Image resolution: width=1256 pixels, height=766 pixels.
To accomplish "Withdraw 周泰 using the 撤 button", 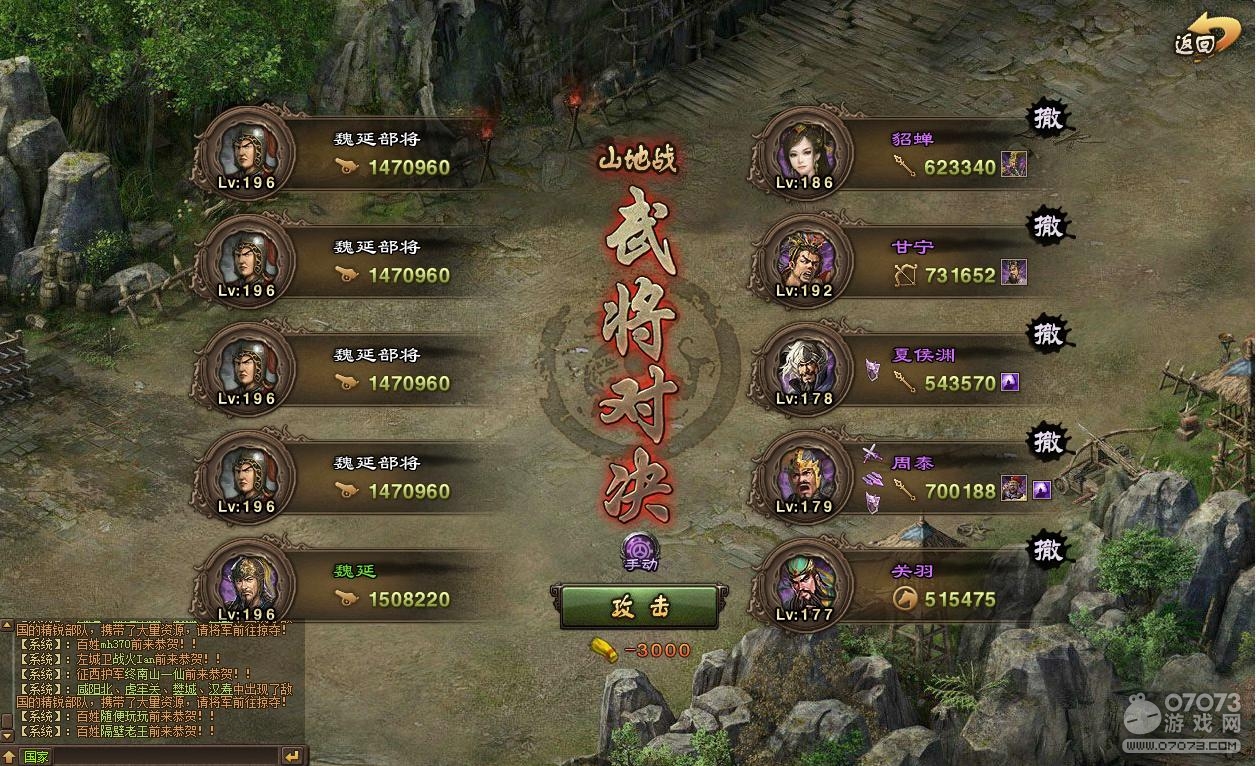I will point(1047,441).
